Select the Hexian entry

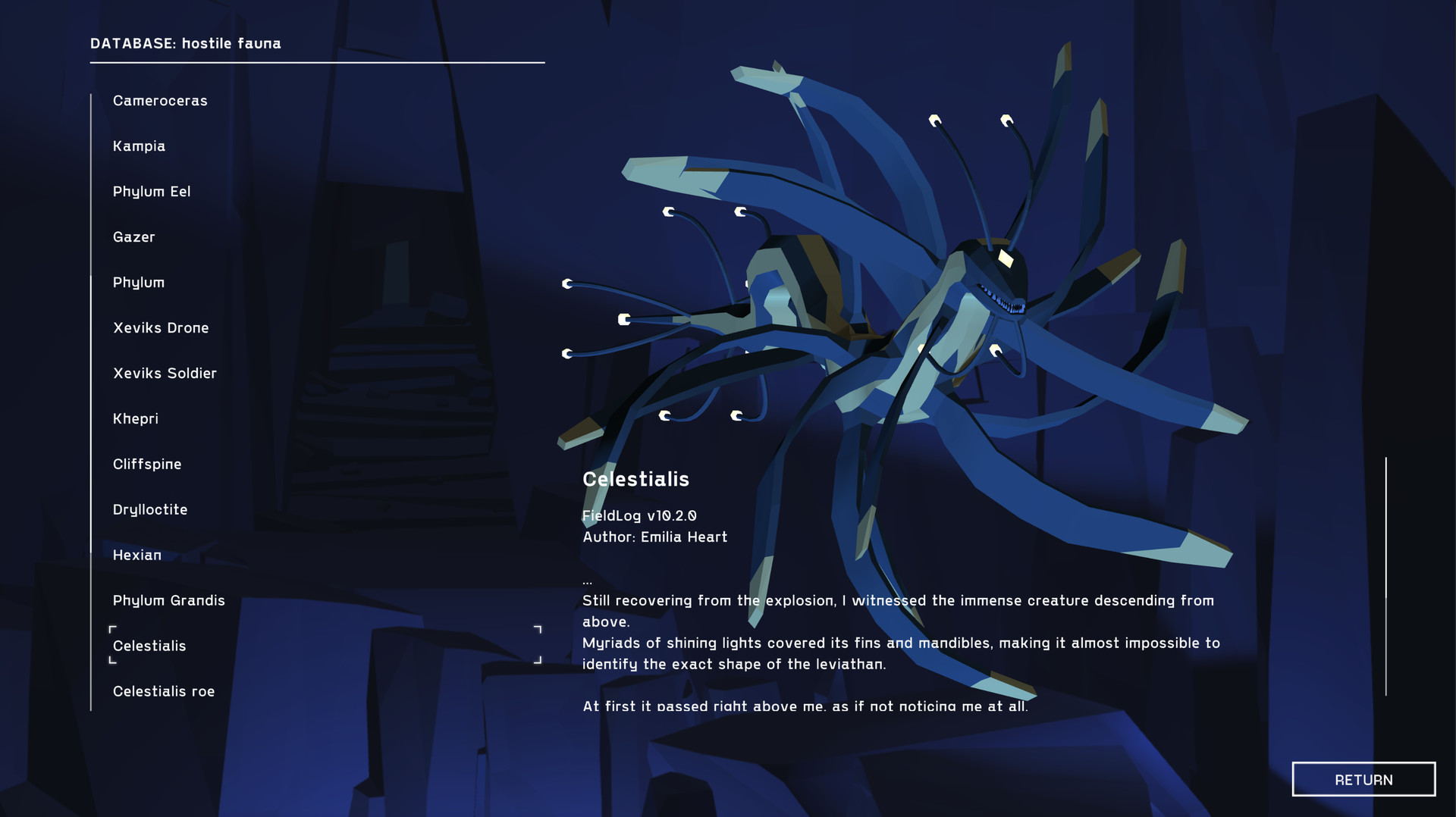pos(136,555)
